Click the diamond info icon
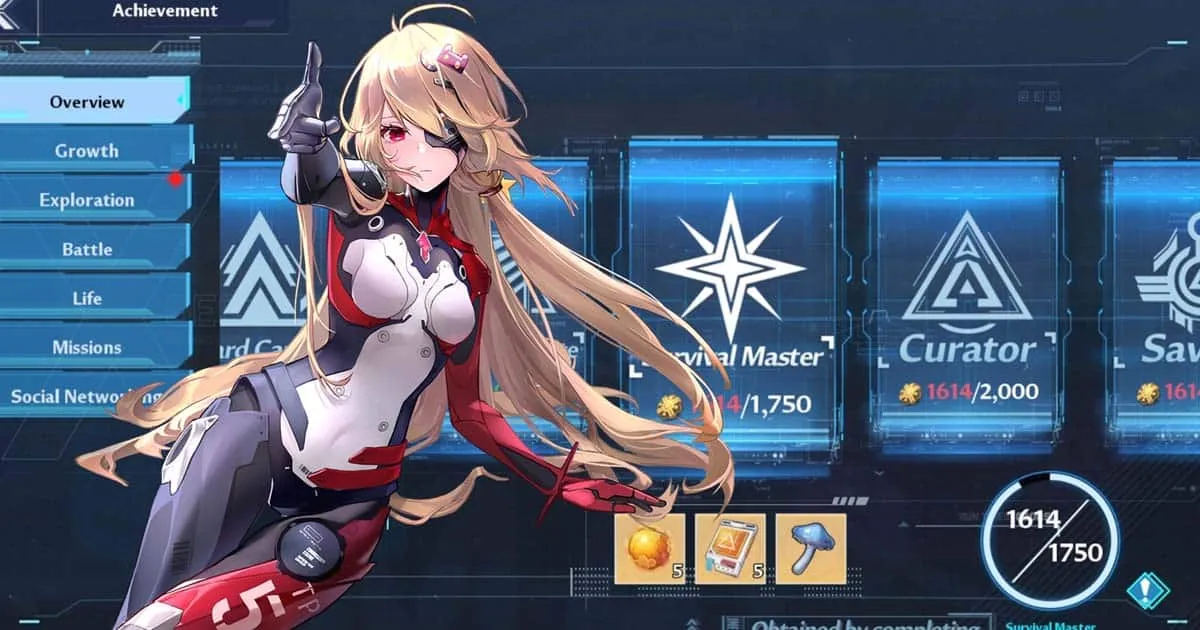1200x630 pixels. pos(1148,591)
